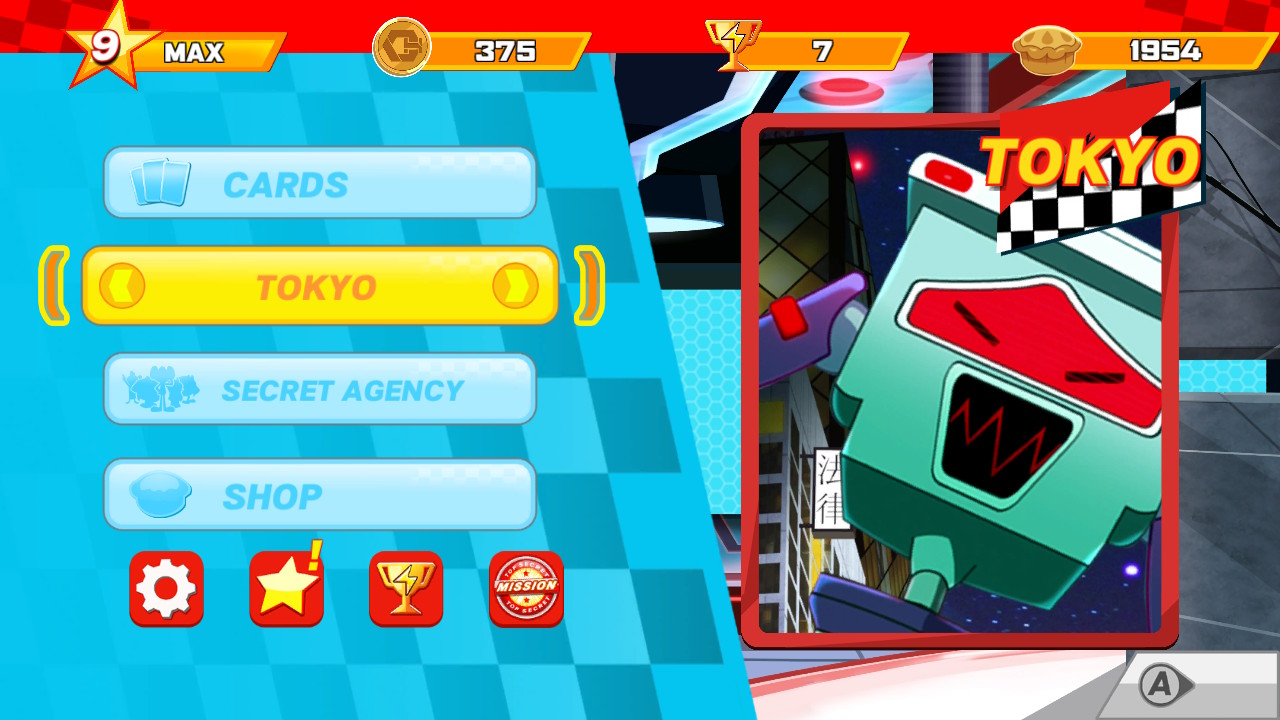Open the Secret Agency menu
The height and width of the screenshot is (720, 1280).
point(320,390)
